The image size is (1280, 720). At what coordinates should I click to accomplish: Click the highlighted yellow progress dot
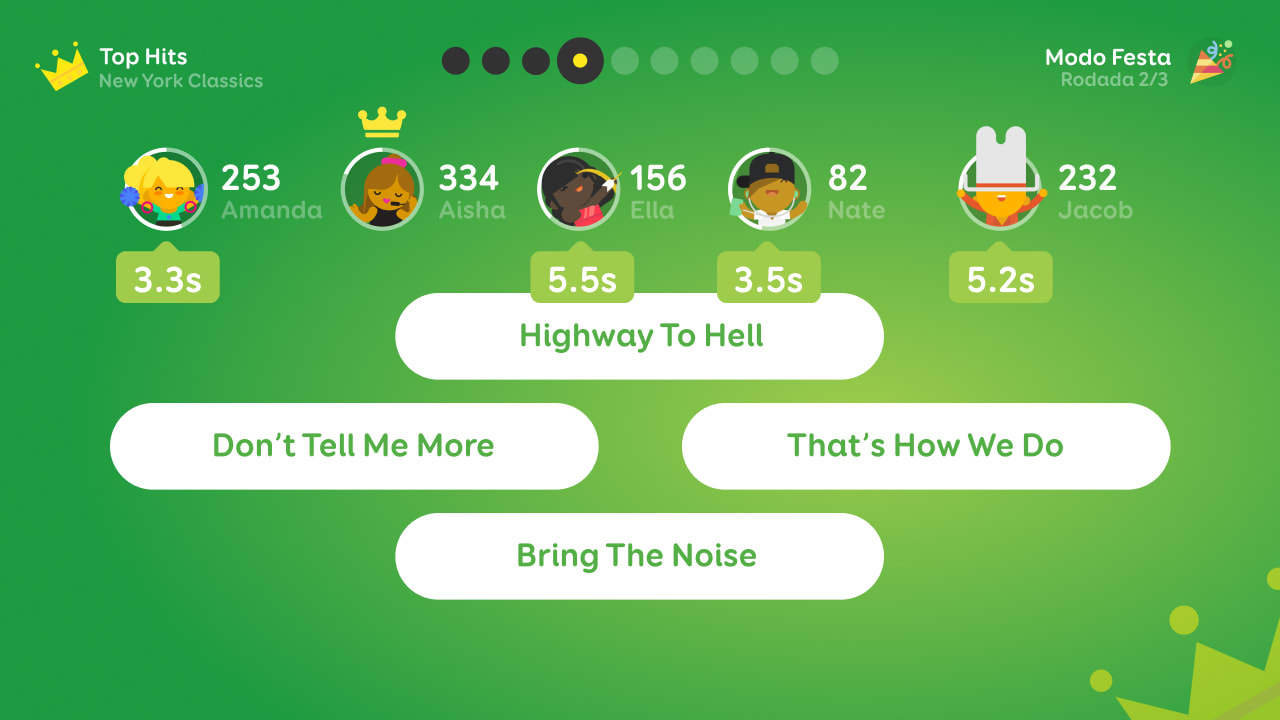tap(581, 60)
